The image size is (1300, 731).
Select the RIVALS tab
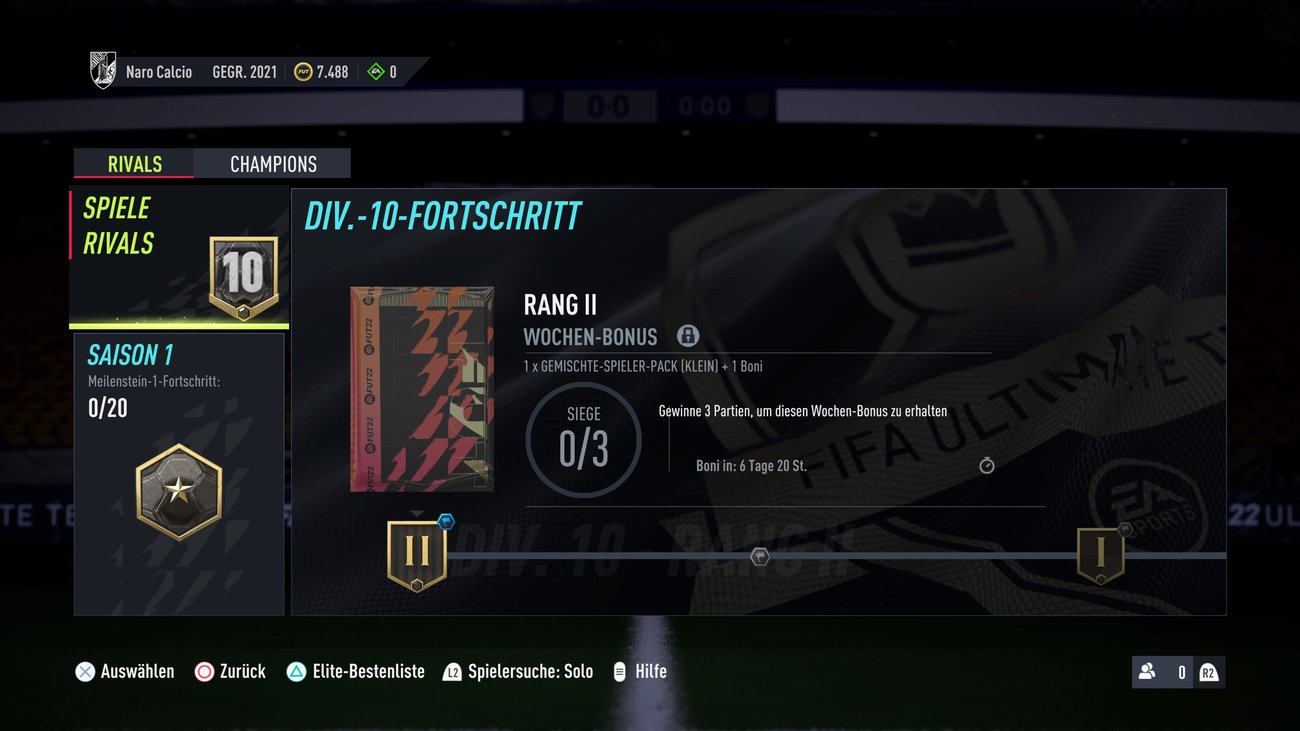(x=133, y=163)
